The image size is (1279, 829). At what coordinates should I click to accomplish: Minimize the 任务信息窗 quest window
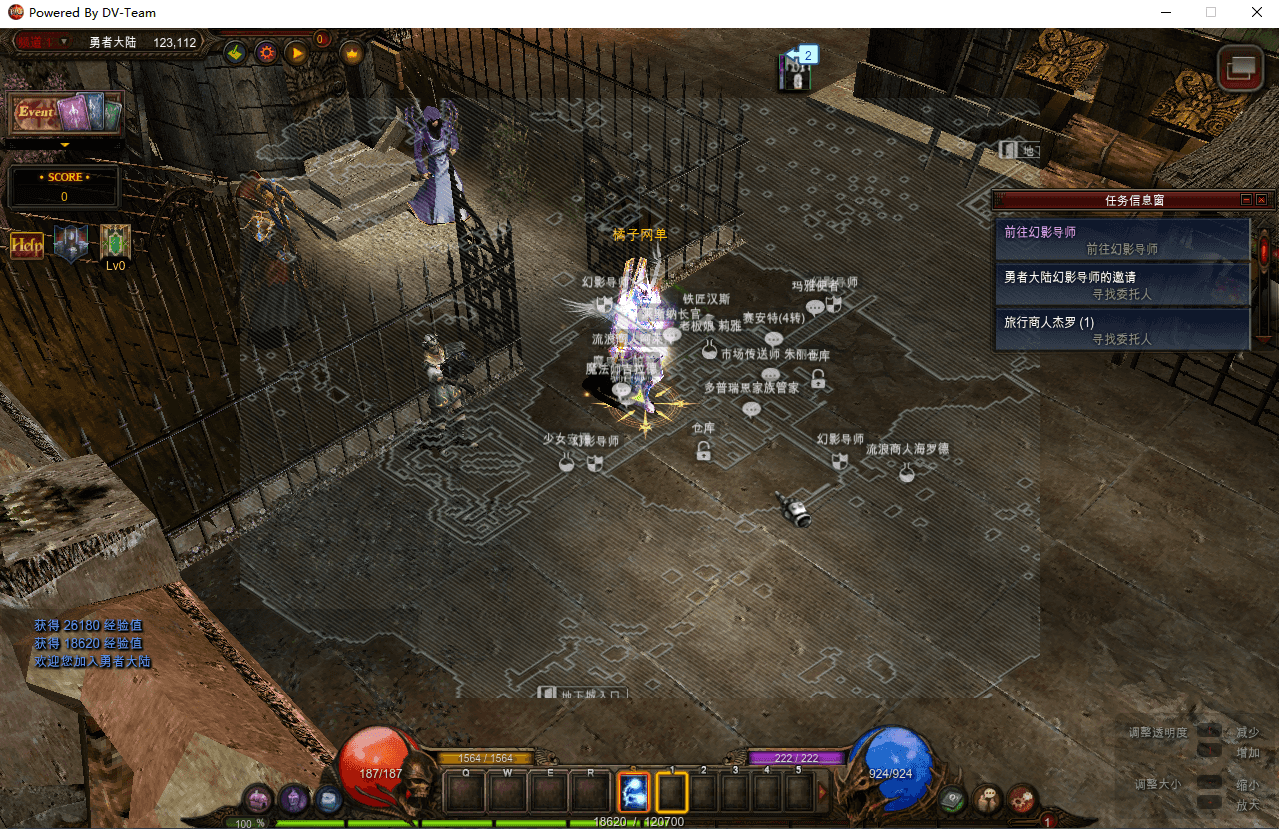[x=1246, y=200]
